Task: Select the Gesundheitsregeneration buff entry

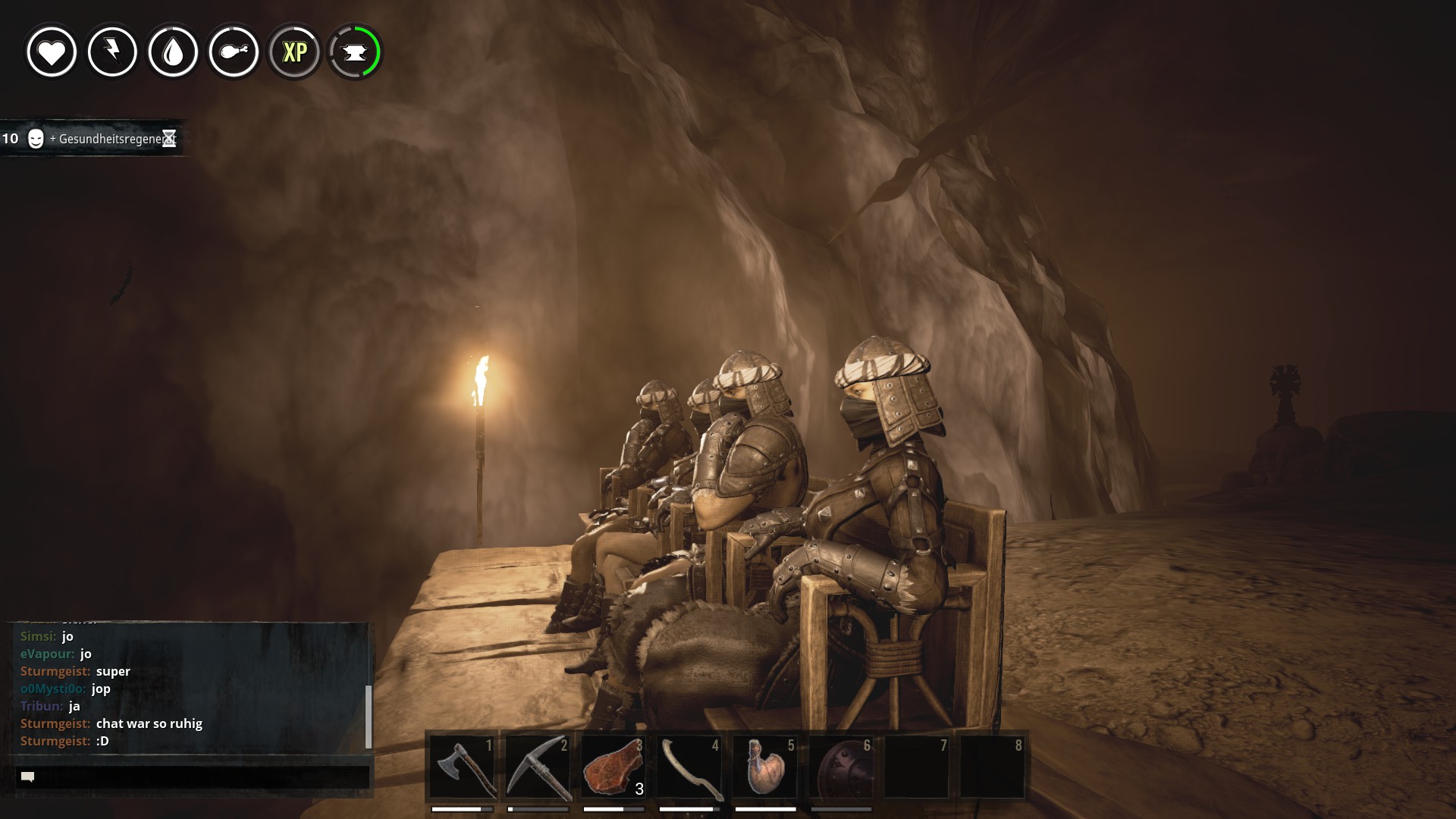Action: (x=91, y=139)
